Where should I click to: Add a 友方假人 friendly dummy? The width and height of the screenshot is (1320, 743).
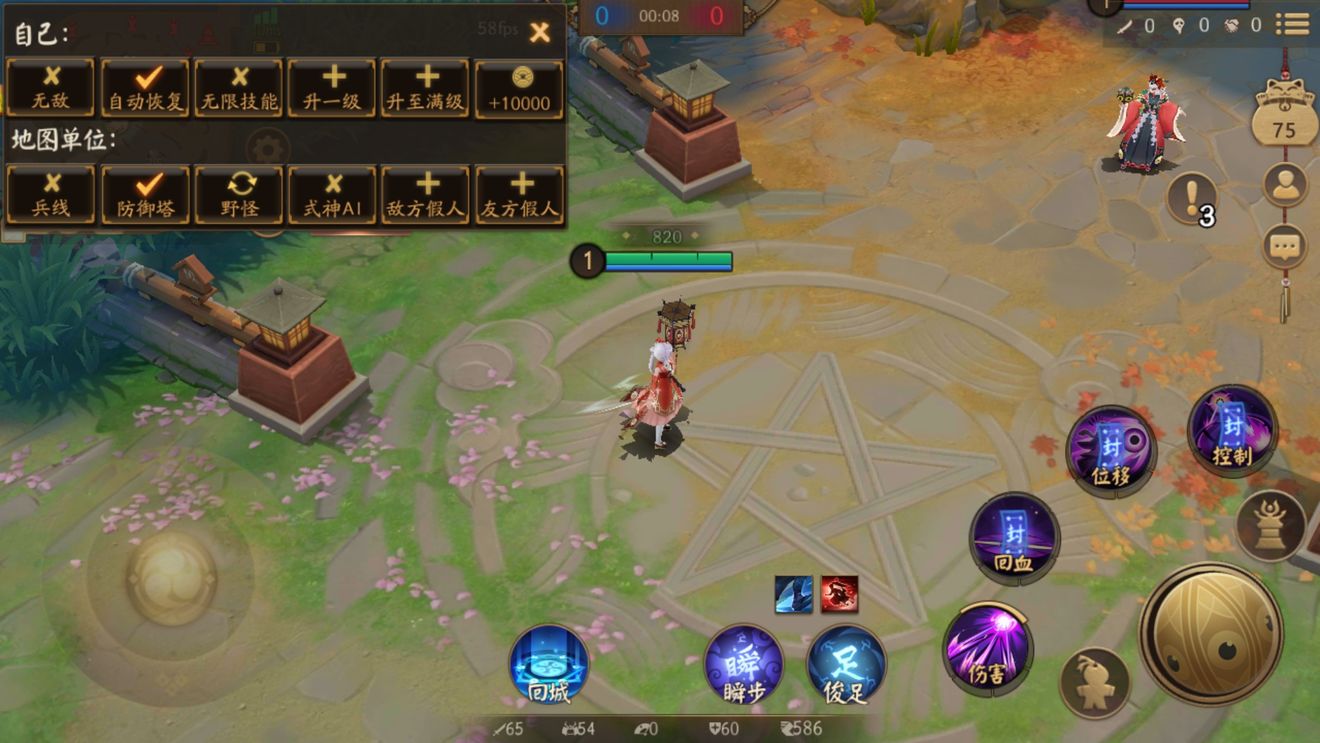[x=520, y=195]
